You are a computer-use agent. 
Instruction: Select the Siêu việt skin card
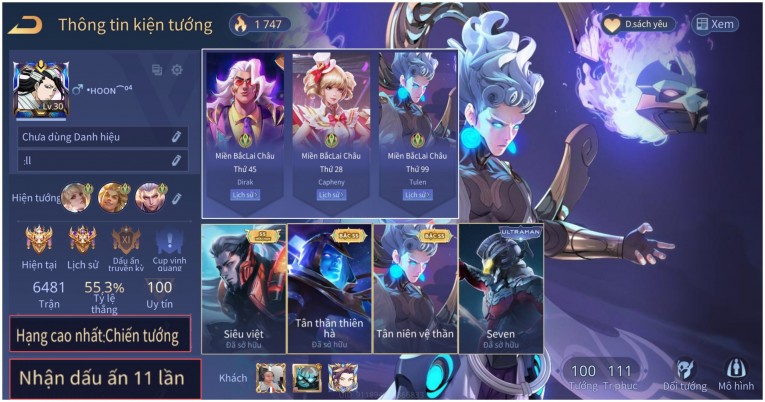[243, 290]
